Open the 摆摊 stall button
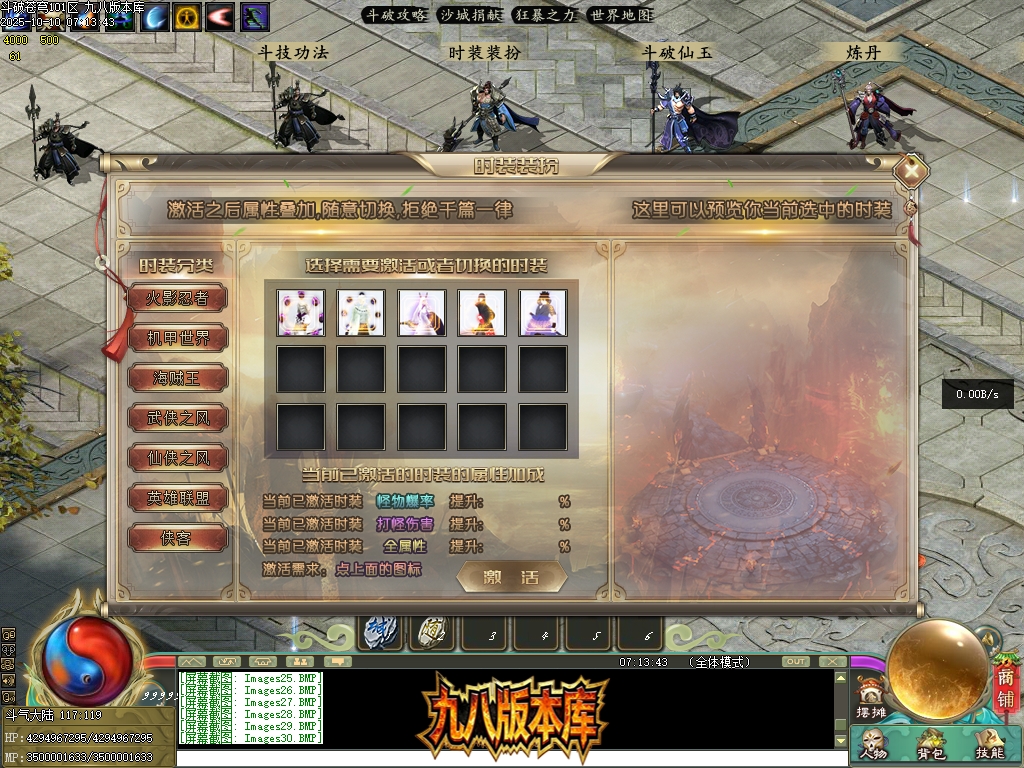The height and width of the screenshot is (768, 1024). click(871, 700)
